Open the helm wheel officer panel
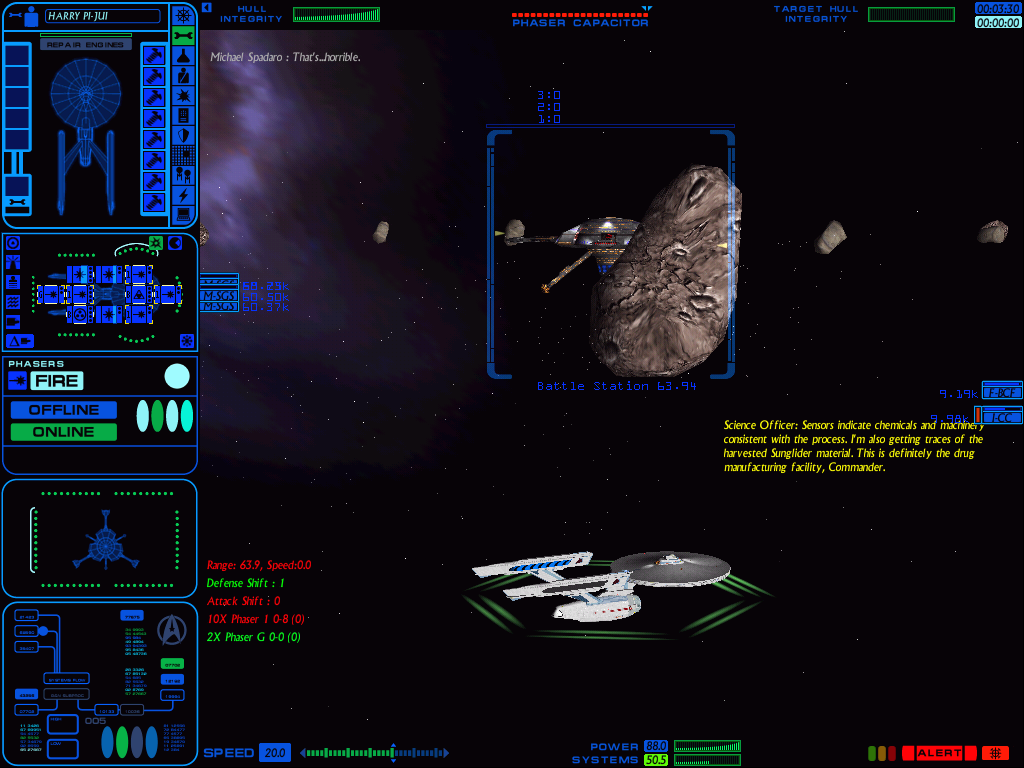1024x768 pixels. click(183, 15)
